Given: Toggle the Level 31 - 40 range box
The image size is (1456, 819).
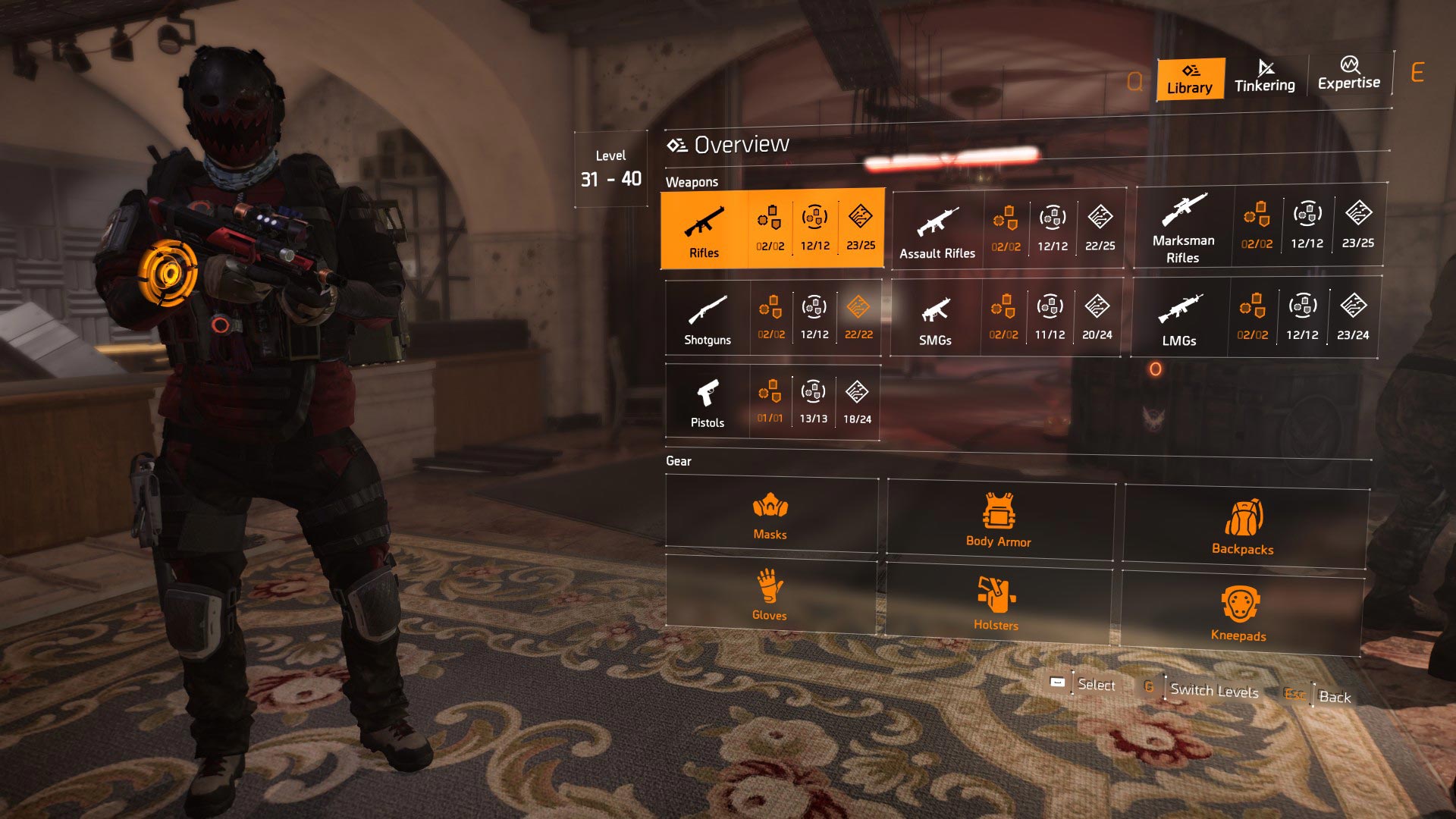Looking at the screenshot, I should coord(611,169).
